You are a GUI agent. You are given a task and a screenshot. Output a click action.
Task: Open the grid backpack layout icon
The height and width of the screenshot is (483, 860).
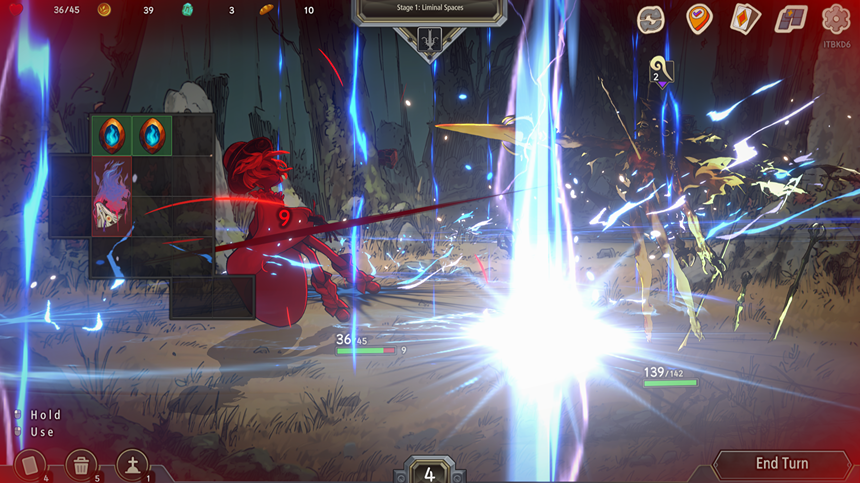click(792, 19)
